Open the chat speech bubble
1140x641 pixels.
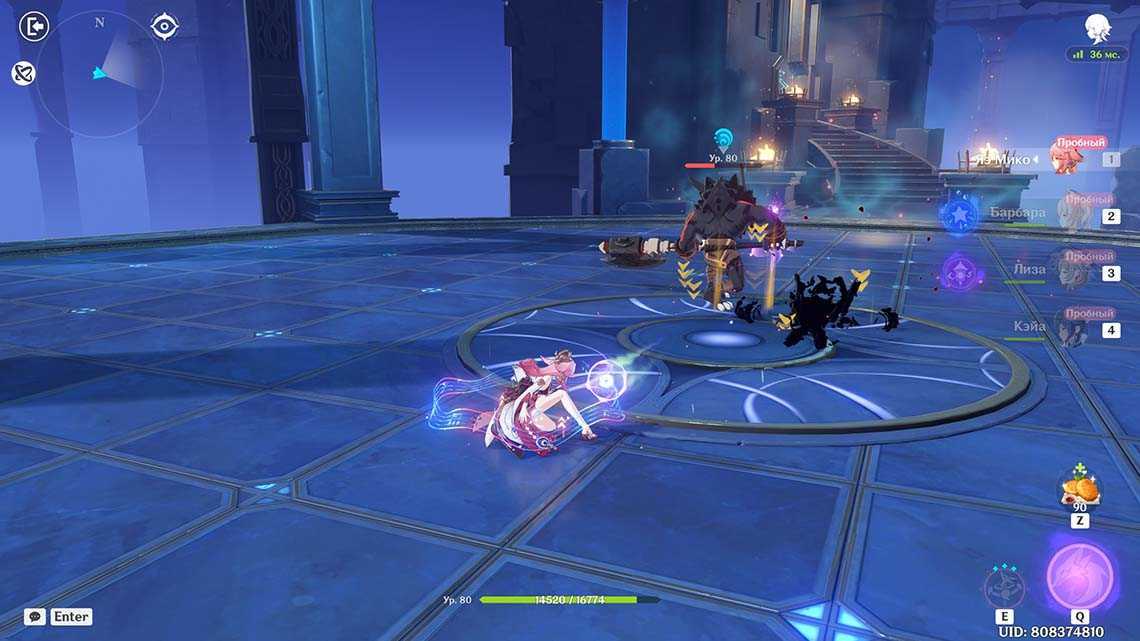[x=35, y=617]
